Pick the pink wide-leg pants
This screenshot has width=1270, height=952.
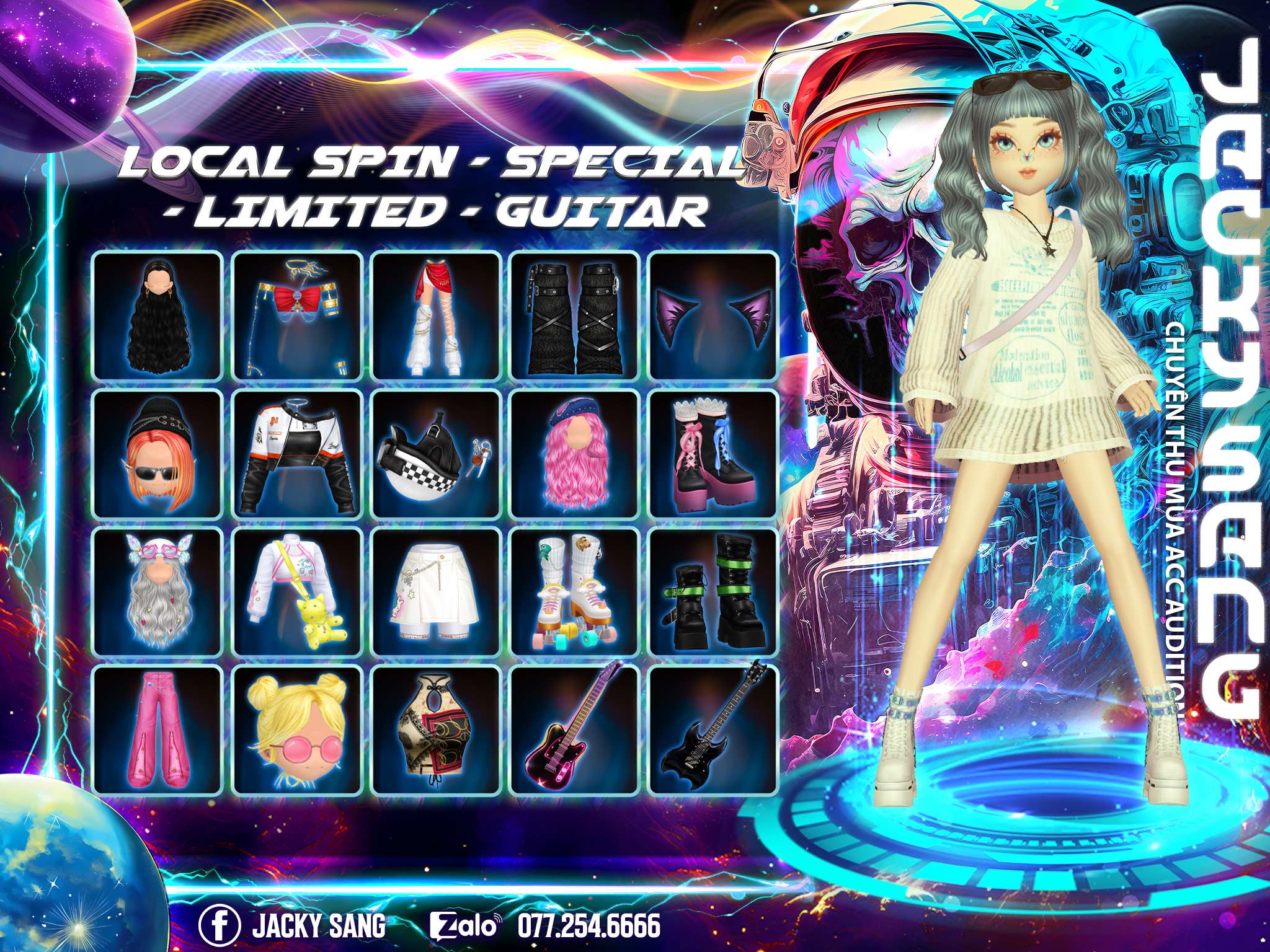coord(158,730)
